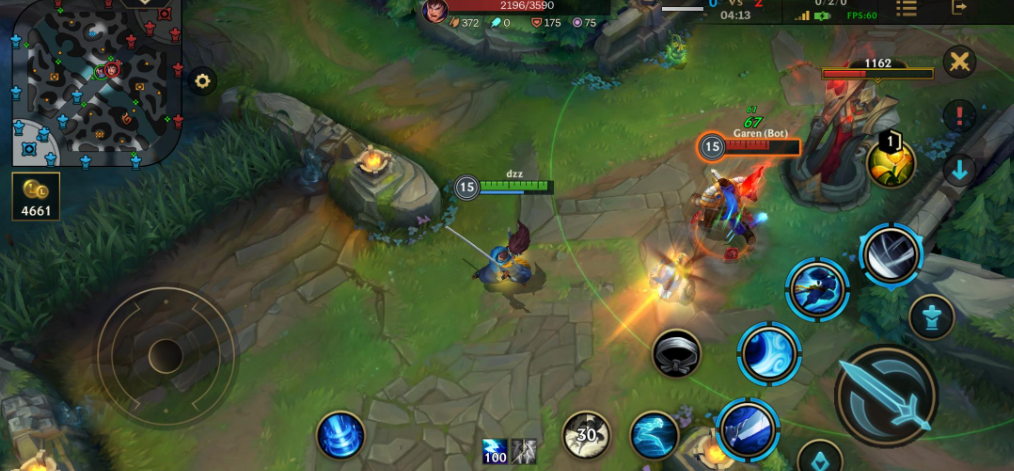The width and height of the screenshot is (1014, 471).
Task: Cast the Ghost summoner spell with running figure
Action: coord(654,435)
